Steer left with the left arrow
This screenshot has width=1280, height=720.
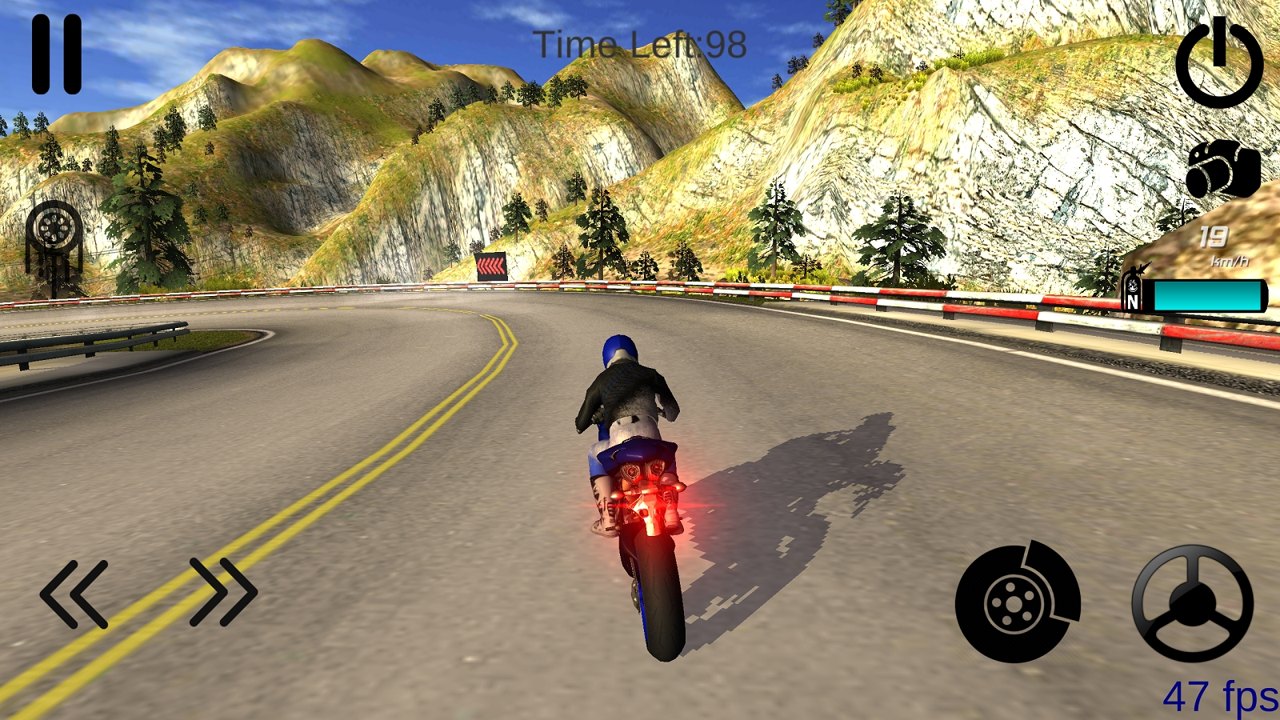pos(75,594)
